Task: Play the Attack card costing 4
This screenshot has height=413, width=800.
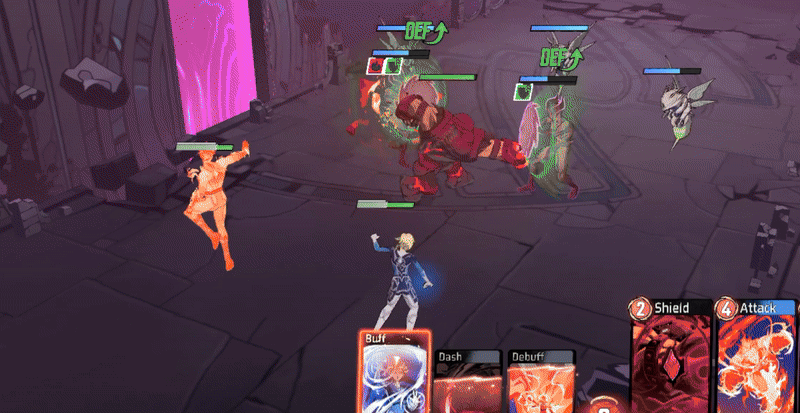Action: [757, 358]
